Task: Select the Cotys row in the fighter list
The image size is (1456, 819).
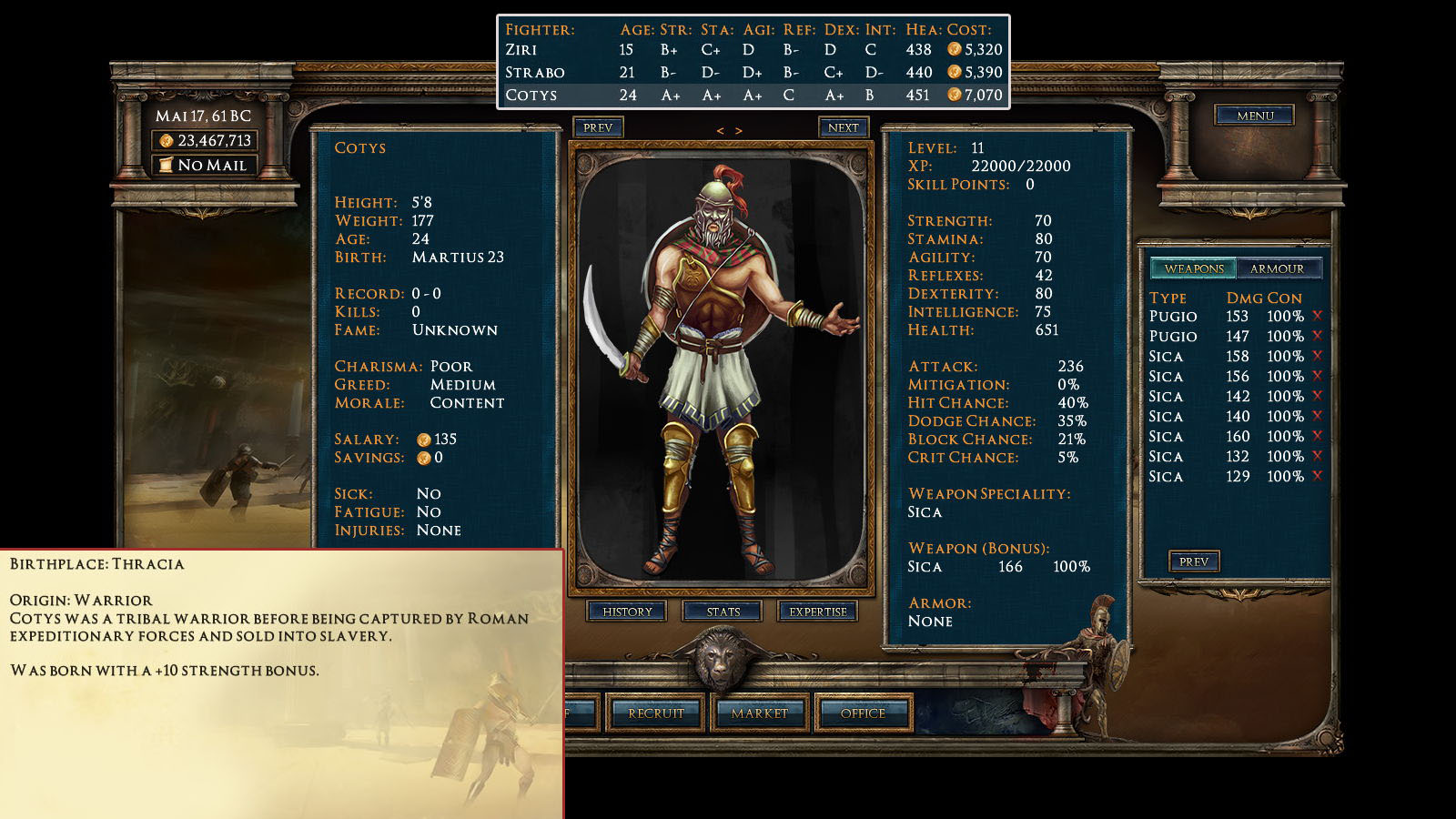Action: tap(531, 96)
